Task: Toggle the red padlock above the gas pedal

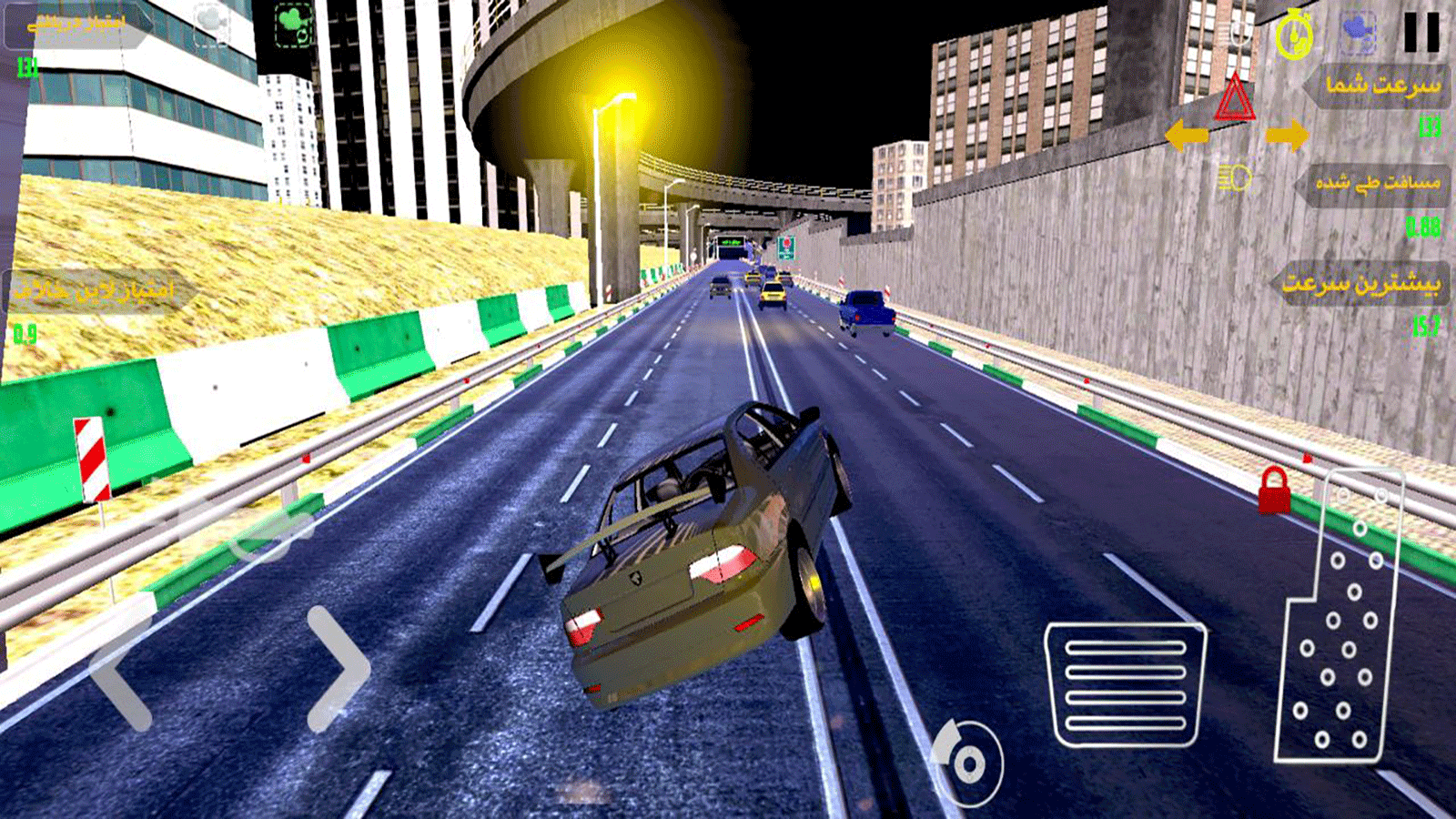Action: coord(1274,490)
